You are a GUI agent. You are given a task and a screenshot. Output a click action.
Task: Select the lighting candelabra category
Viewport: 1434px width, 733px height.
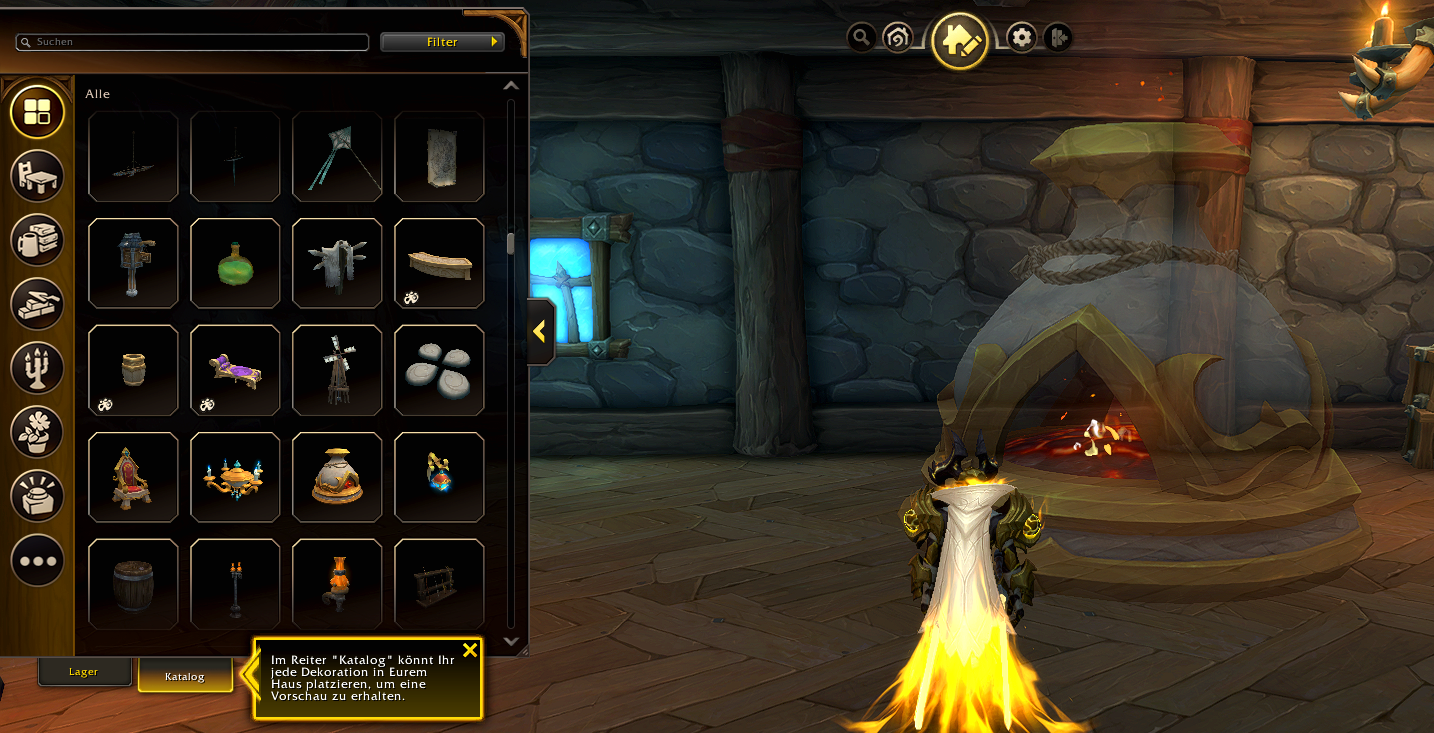[38, 368]
